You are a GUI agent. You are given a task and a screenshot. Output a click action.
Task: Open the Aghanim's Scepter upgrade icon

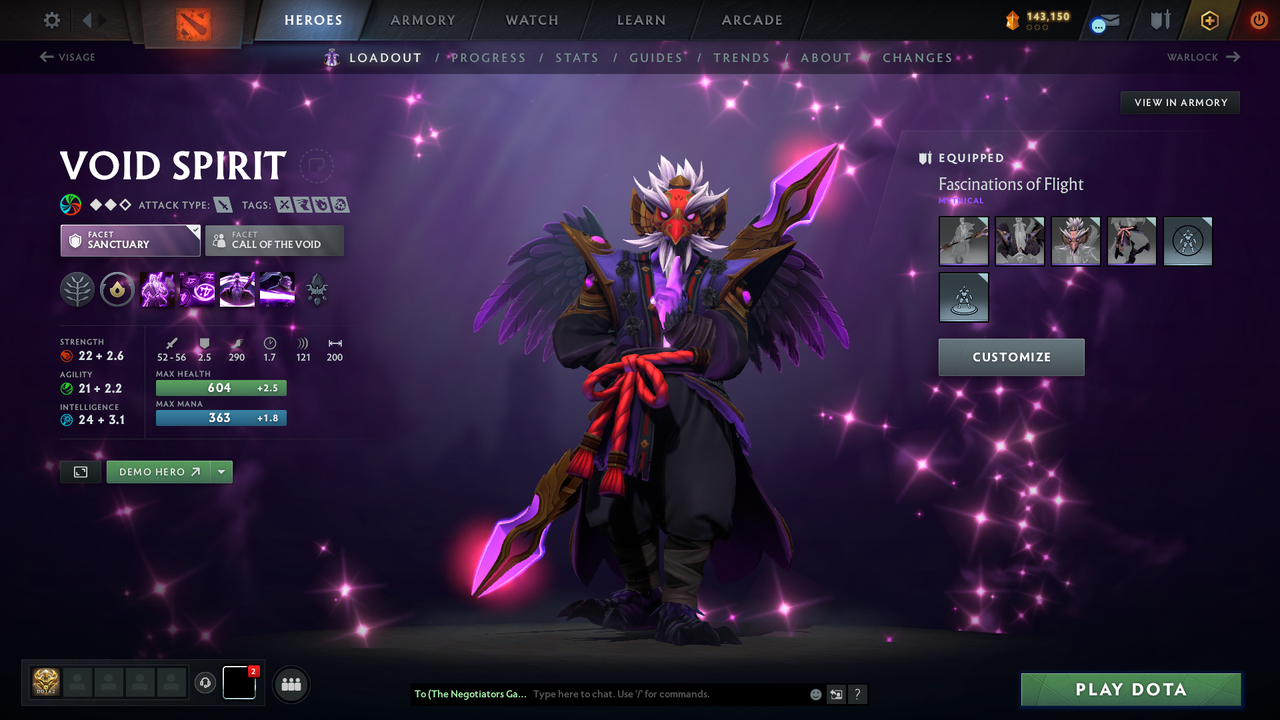pos(317,290)
